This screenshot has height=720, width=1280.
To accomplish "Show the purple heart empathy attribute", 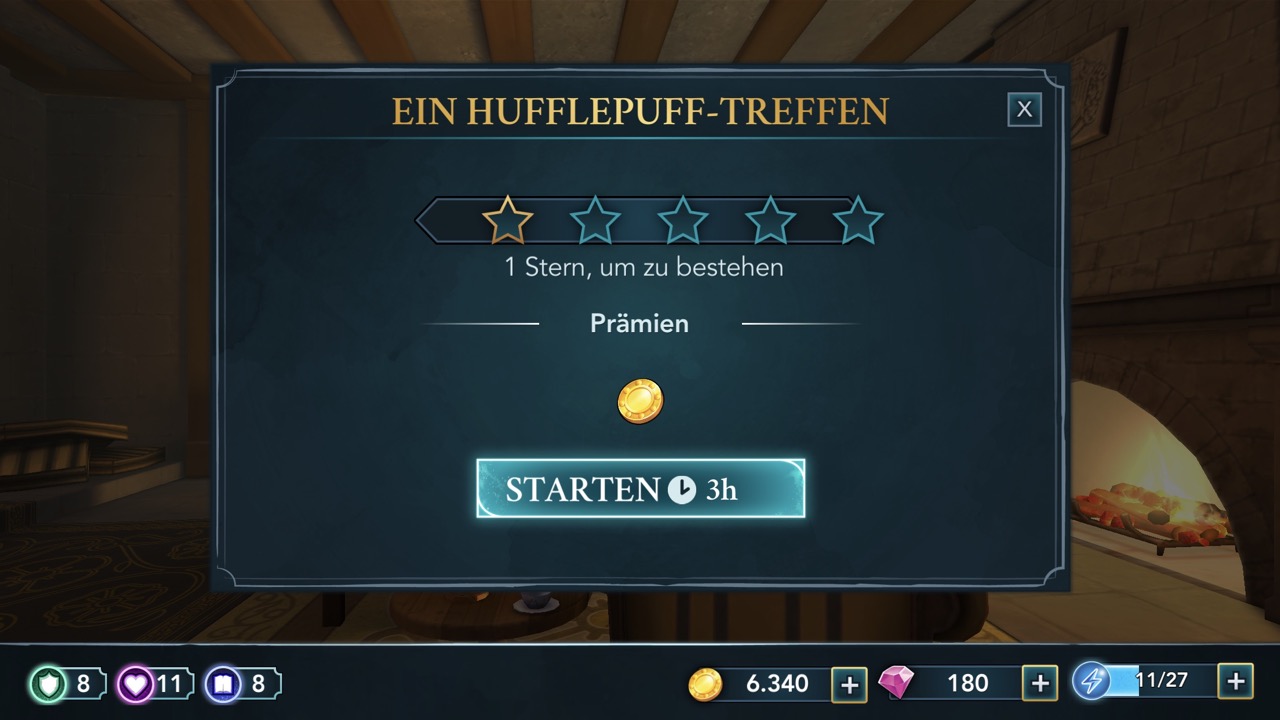I will coord(135,684).
